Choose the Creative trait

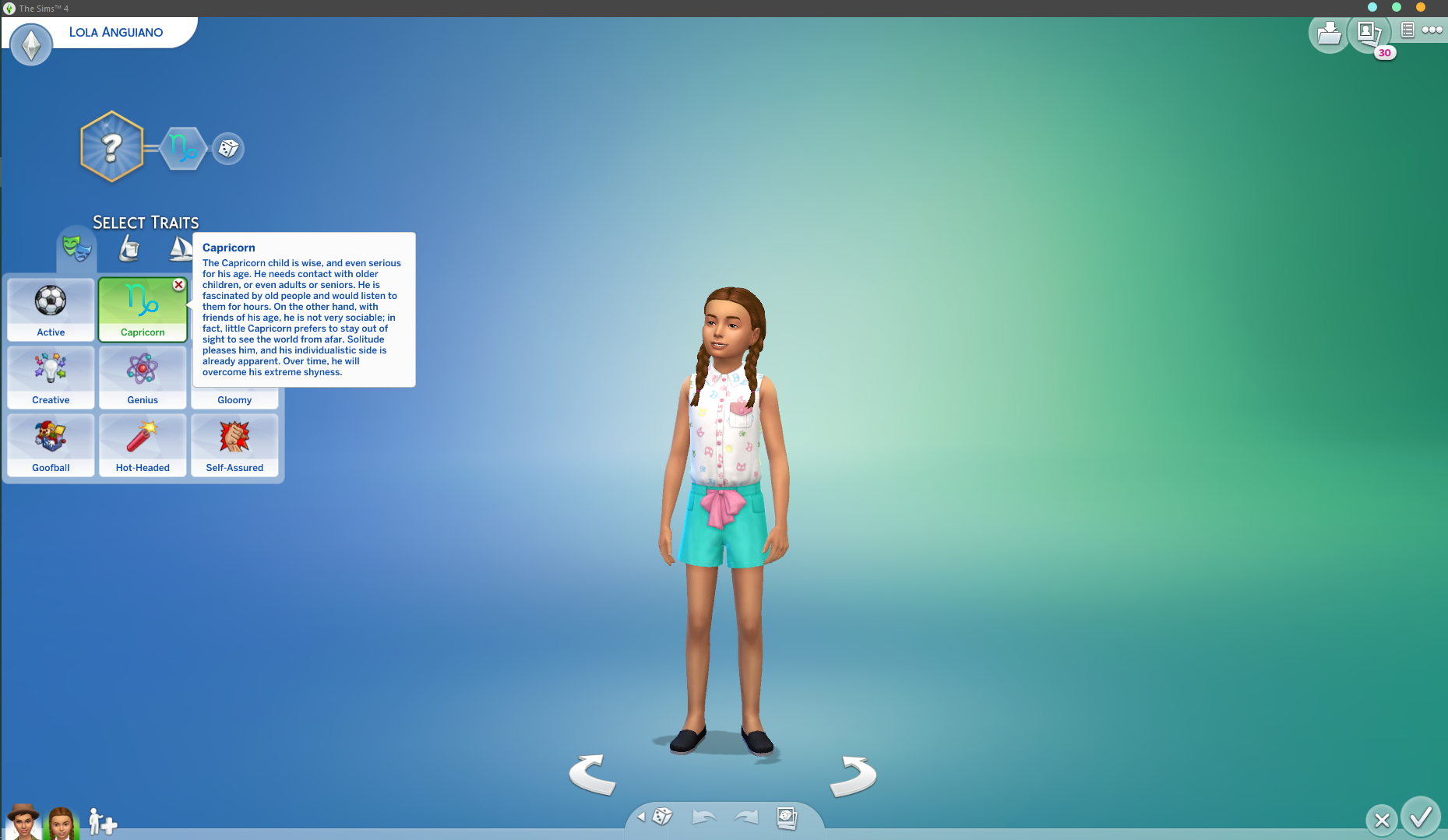click(x=51, y=377)
